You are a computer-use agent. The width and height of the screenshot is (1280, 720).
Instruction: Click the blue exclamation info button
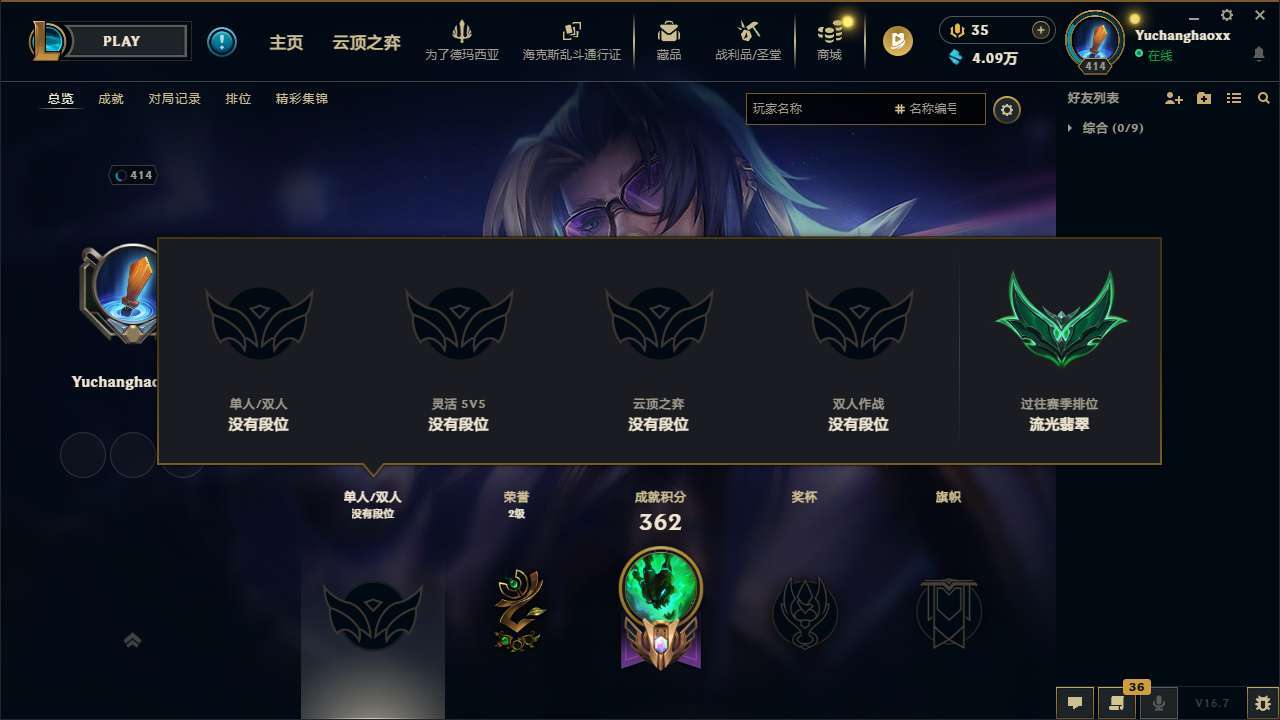[222, 41]
